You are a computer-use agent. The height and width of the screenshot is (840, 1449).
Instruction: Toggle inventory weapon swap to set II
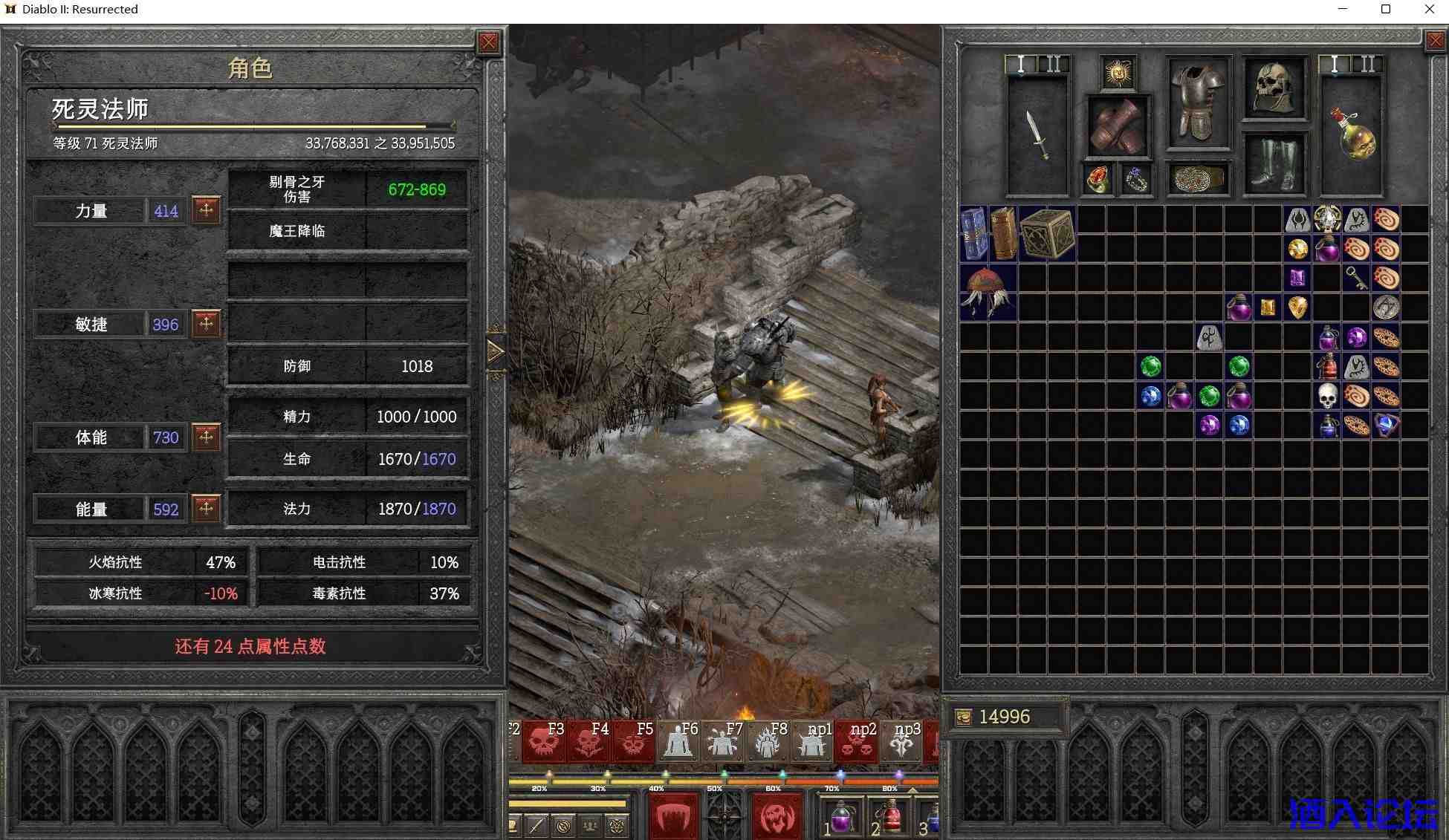[x=1053, y=65]
